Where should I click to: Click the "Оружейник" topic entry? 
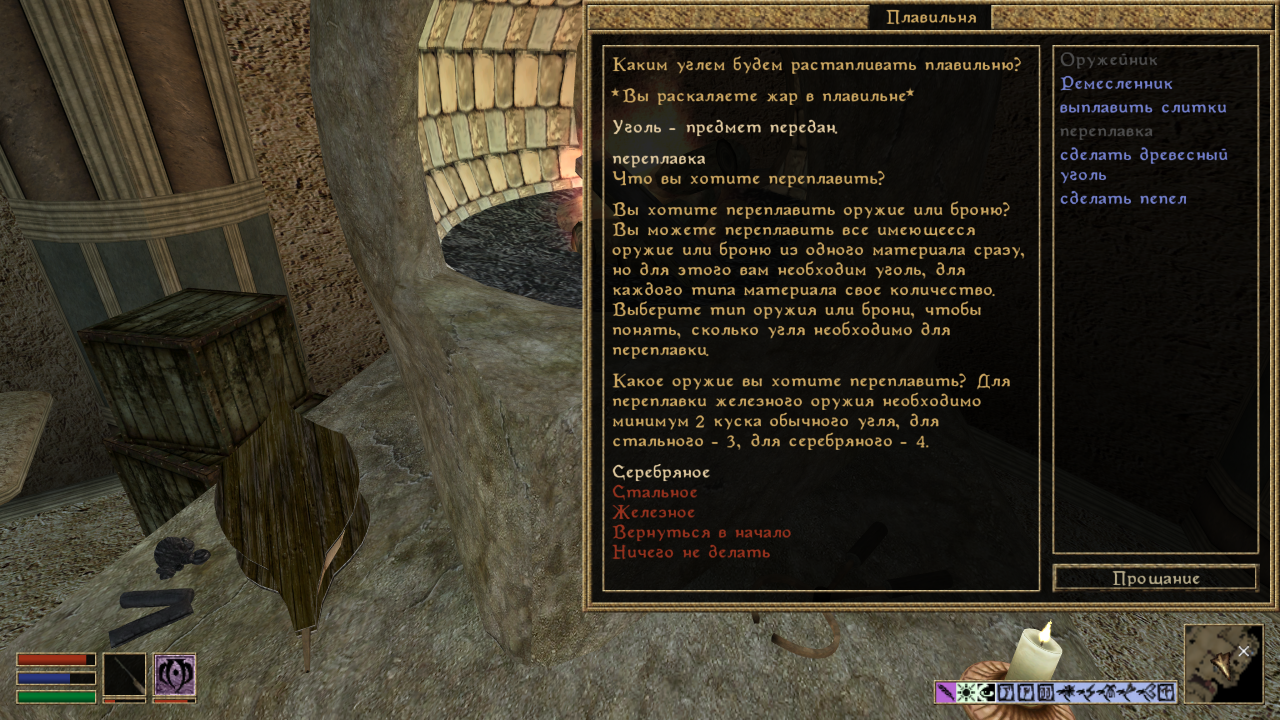pyautogui.click(x=1108, y=60)
